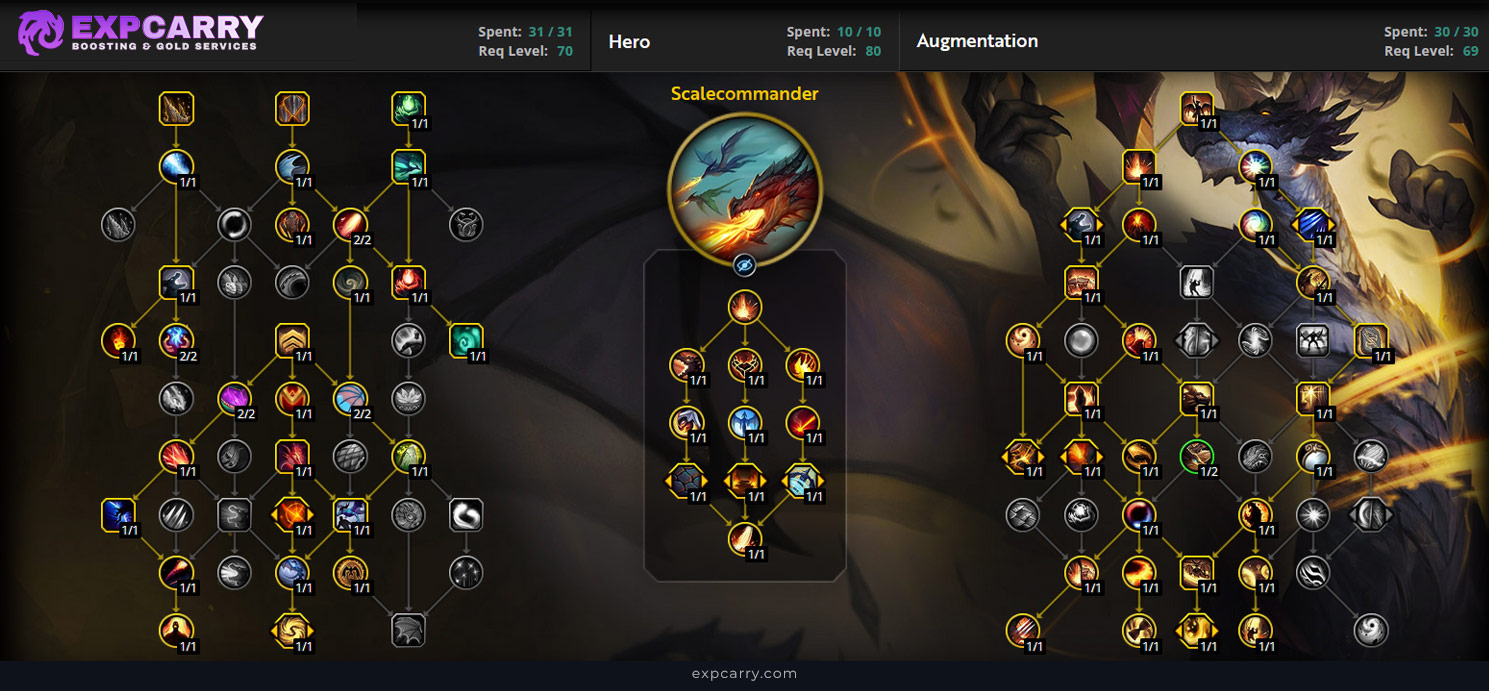Screen dimensions: 1489x691
Task: Select the blue glowing circular hero talent
Action: click(745, 422)
